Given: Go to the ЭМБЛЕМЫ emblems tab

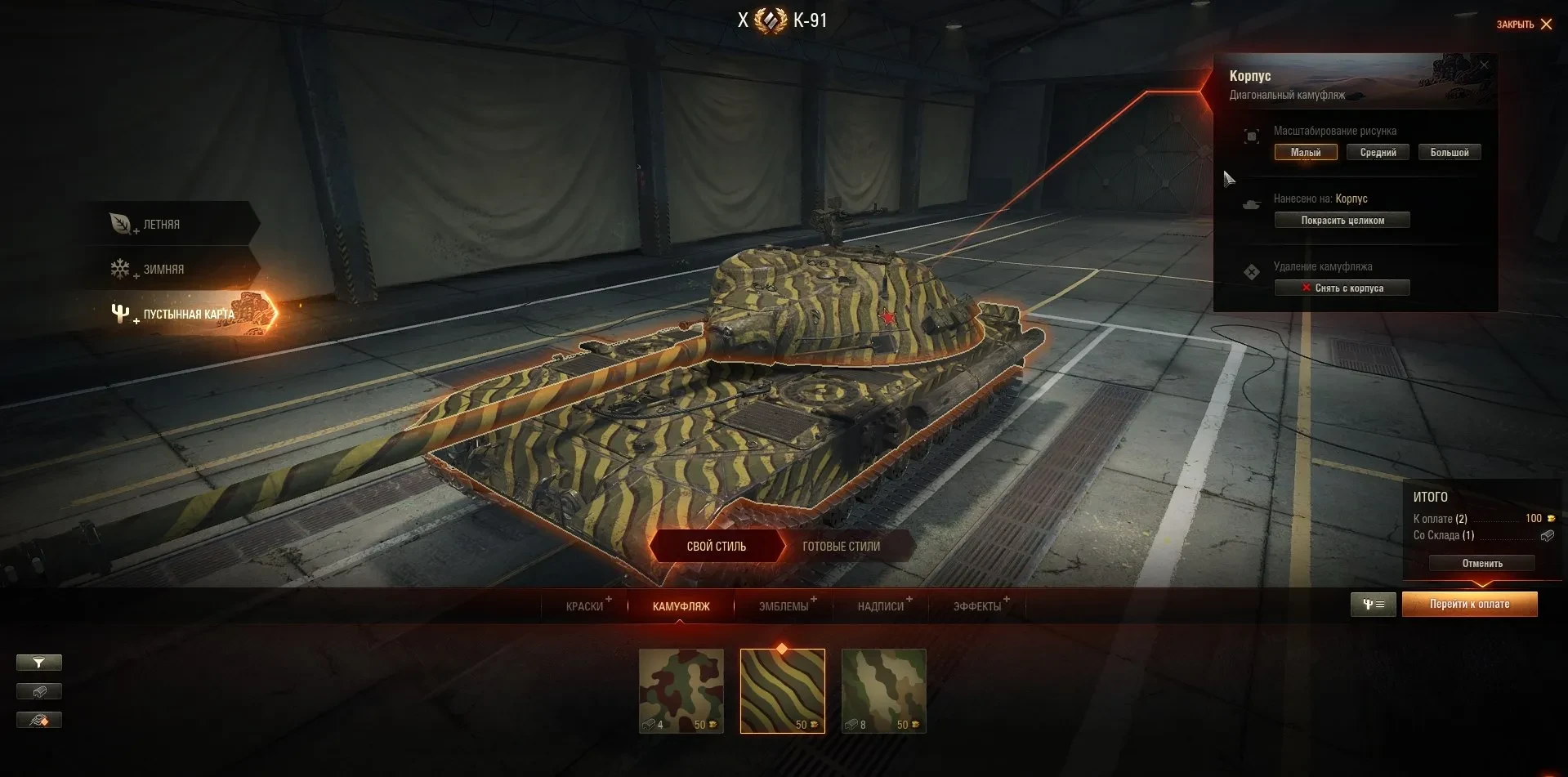Looking at the screenshot, I should pos(783,606).
